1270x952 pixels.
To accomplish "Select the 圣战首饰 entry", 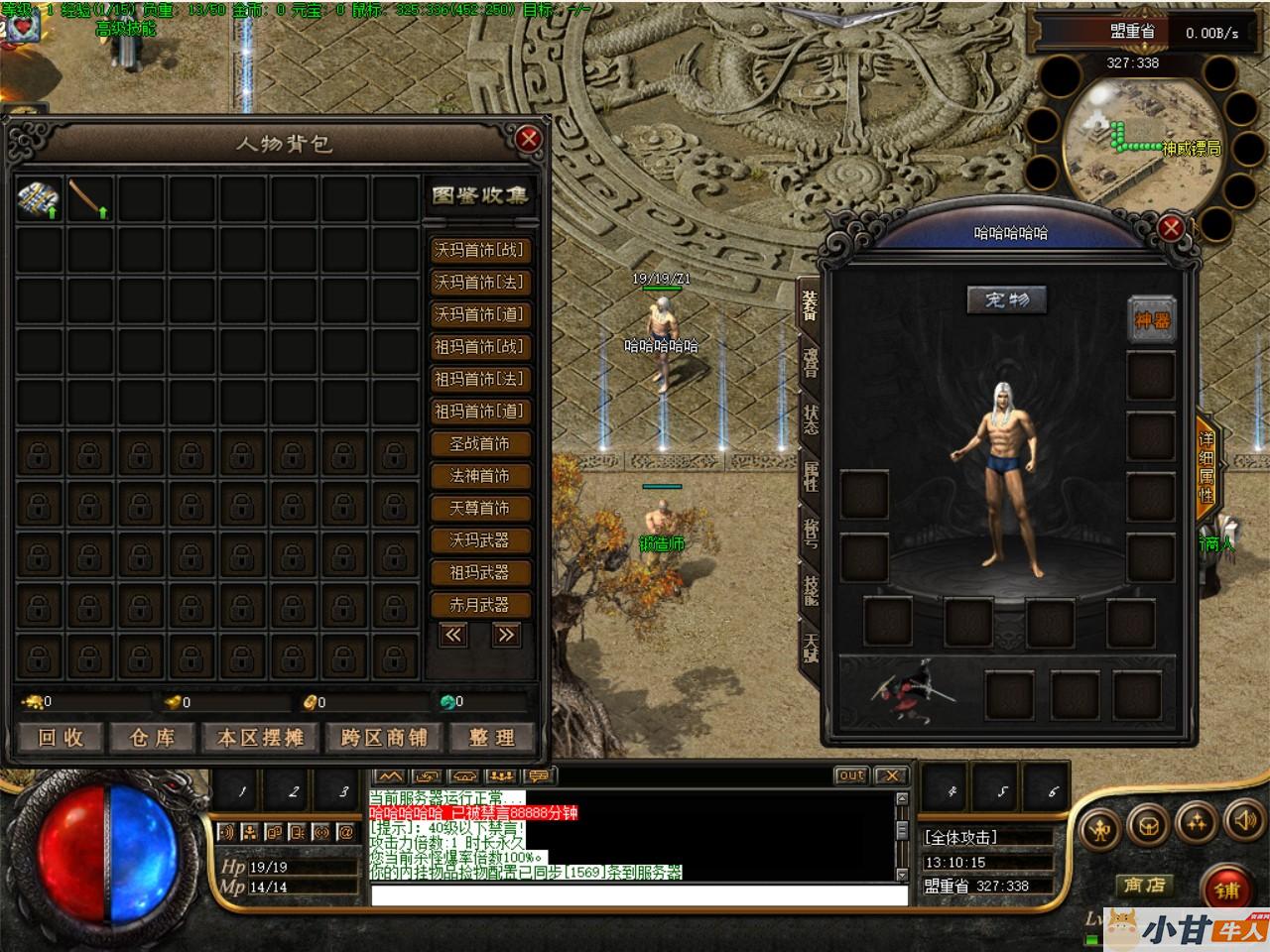I will point(479,443).
